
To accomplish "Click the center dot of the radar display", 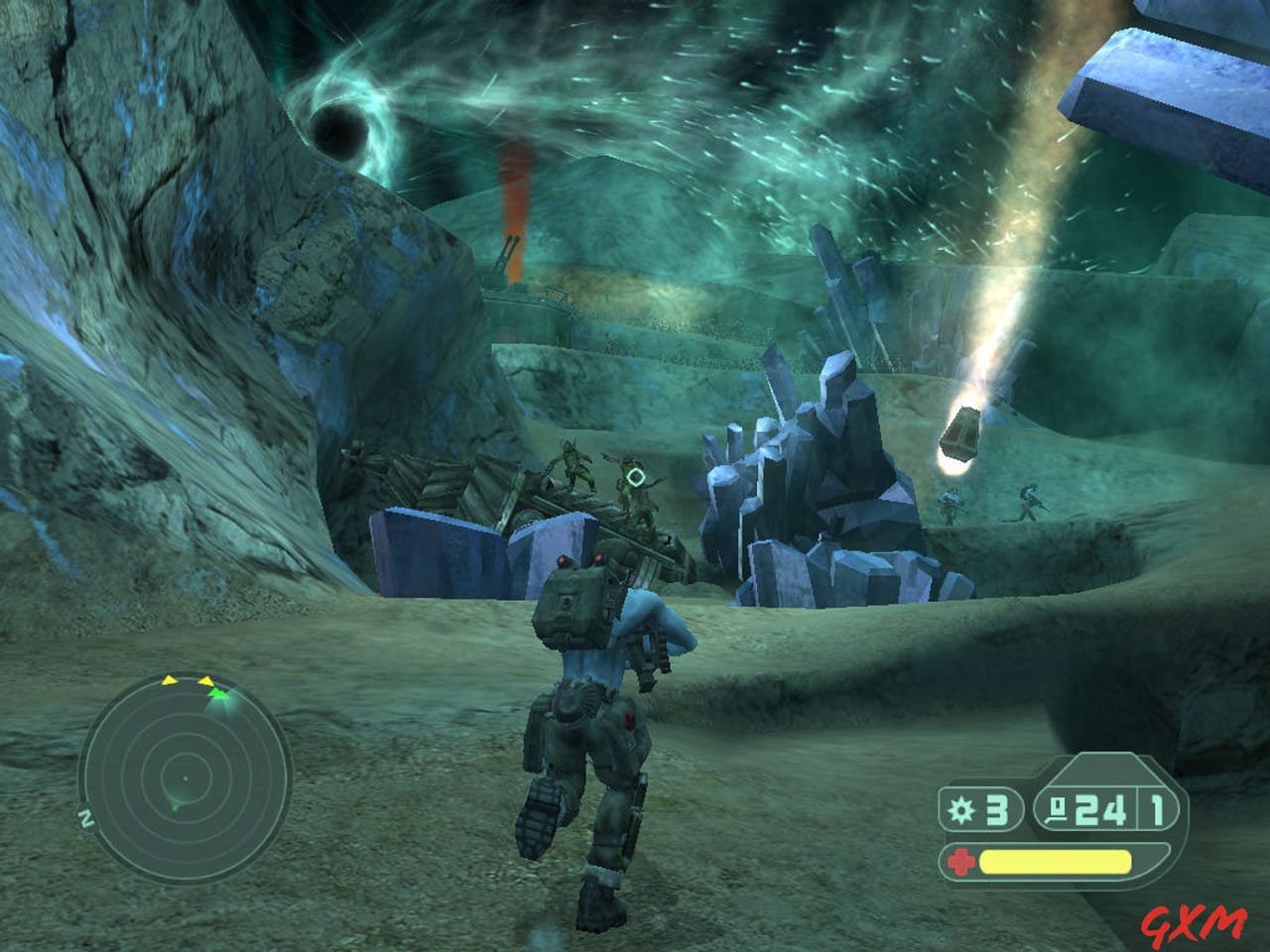I will (186, 778).
